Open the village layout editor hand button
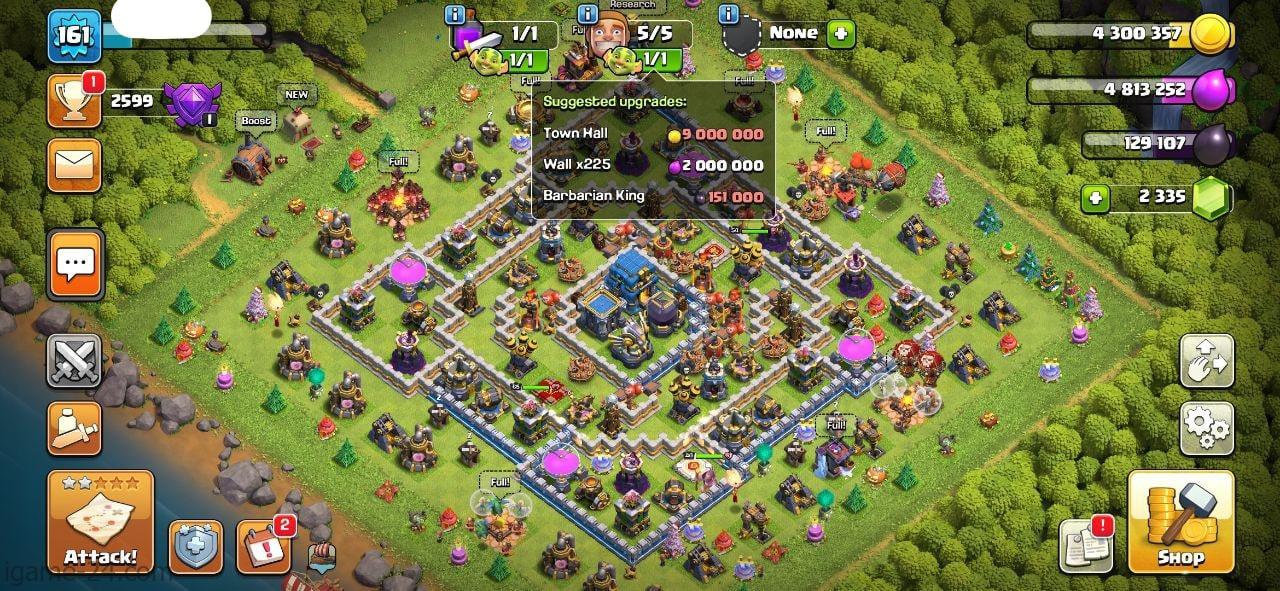Viewport: 1280px width, 591px height. click(x=1206, y=360)
